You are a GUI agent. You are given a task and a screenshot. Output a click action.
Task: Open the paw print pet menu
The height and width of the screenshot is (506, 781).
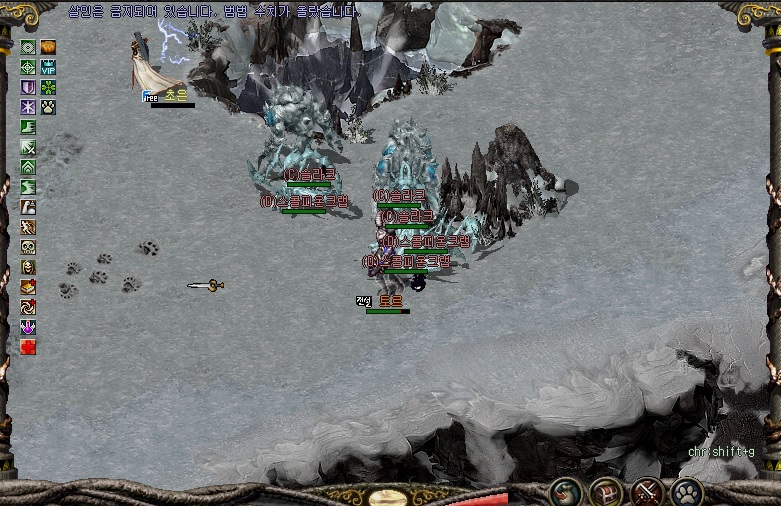(x=687, y=492)
